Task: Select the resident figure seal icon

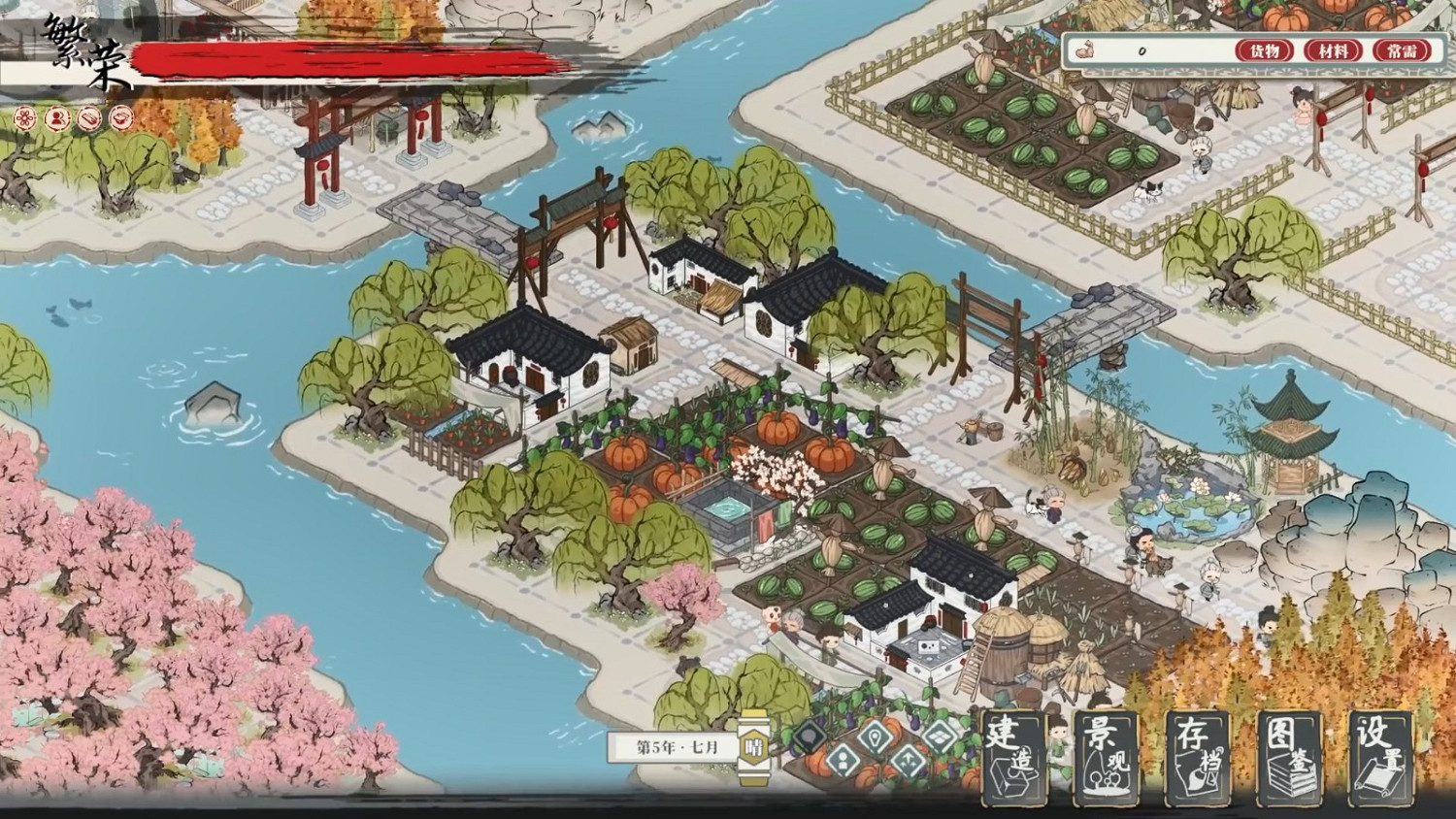Action: [55, 116]
